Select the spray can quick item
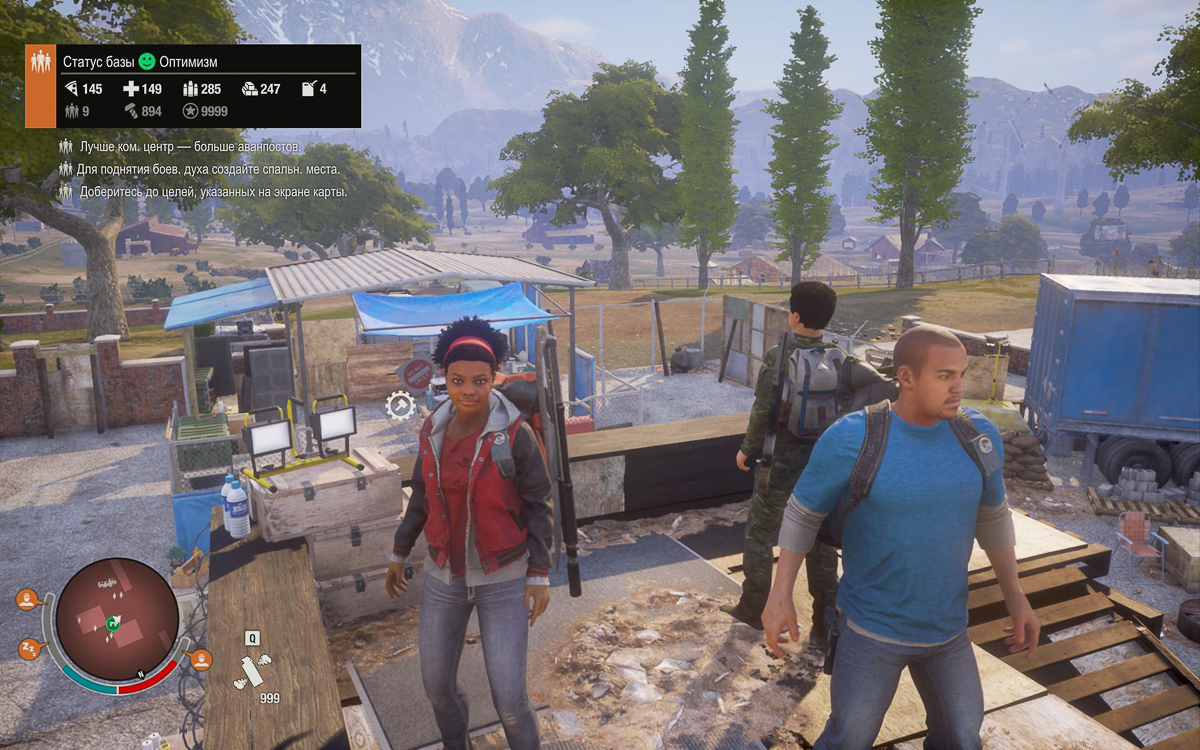This screenshot has height=750, width=1200. (252, 669)
